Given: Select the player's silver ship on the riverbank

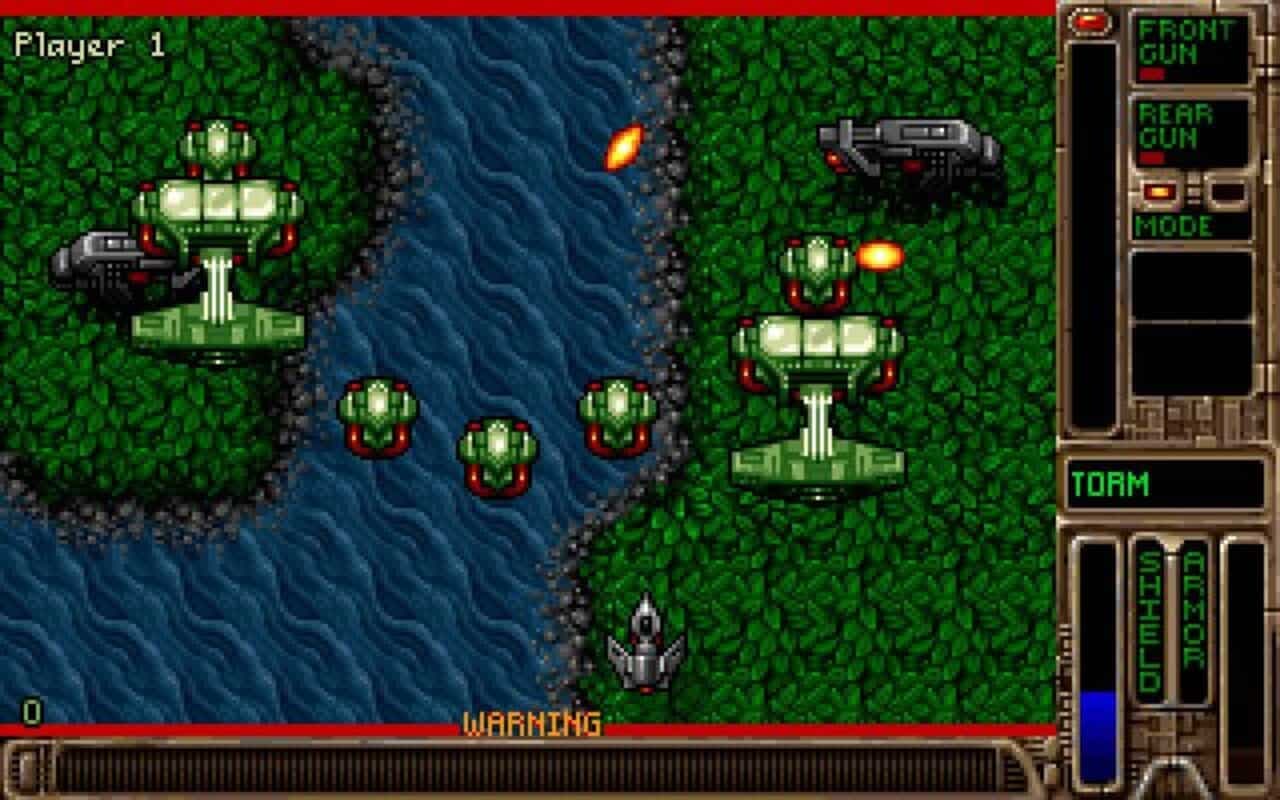Looking at the screenshot, I should click(646, 645).
